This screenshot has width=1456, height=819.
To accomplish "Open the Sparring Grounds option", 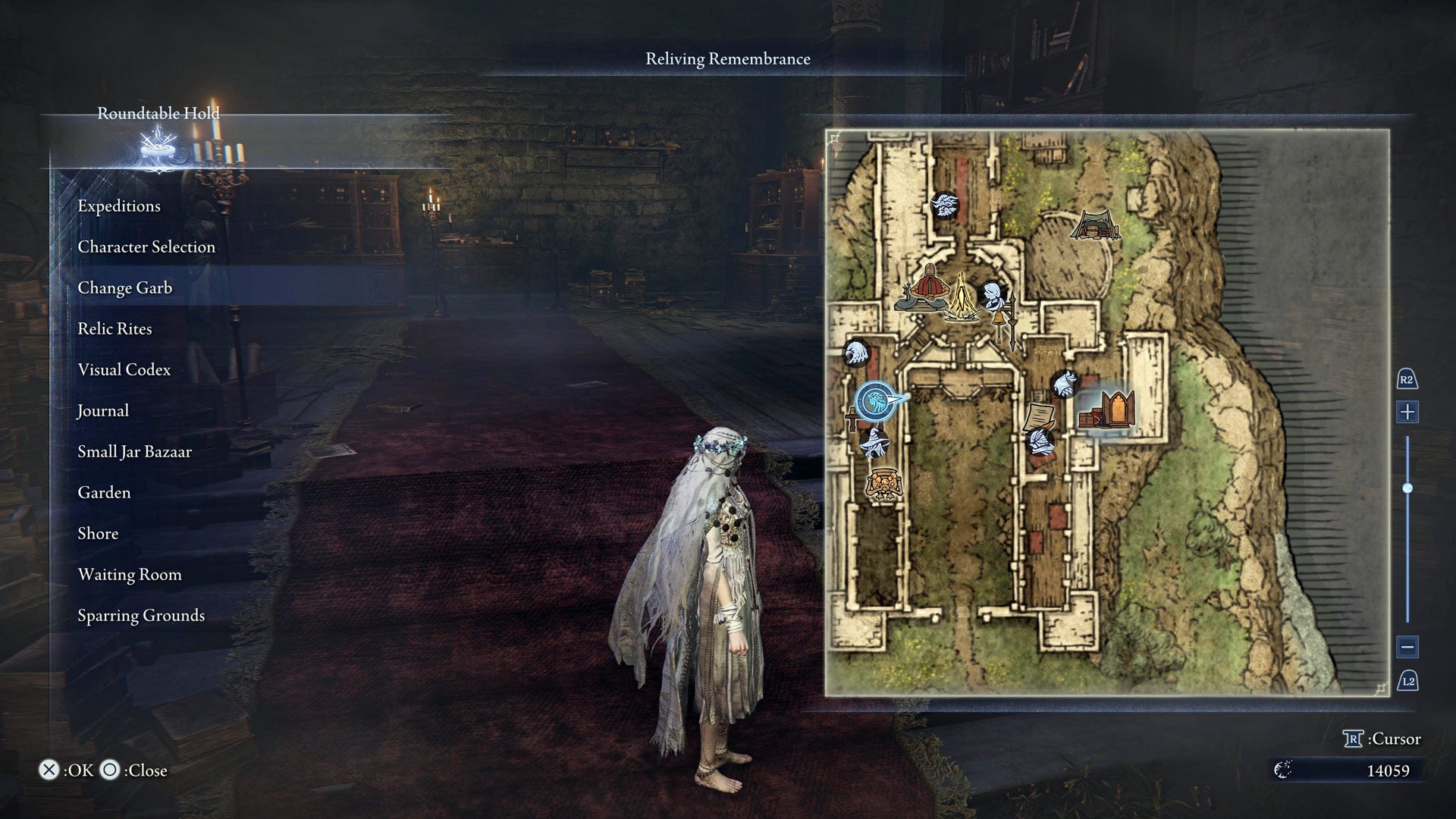I will [140, 615].
